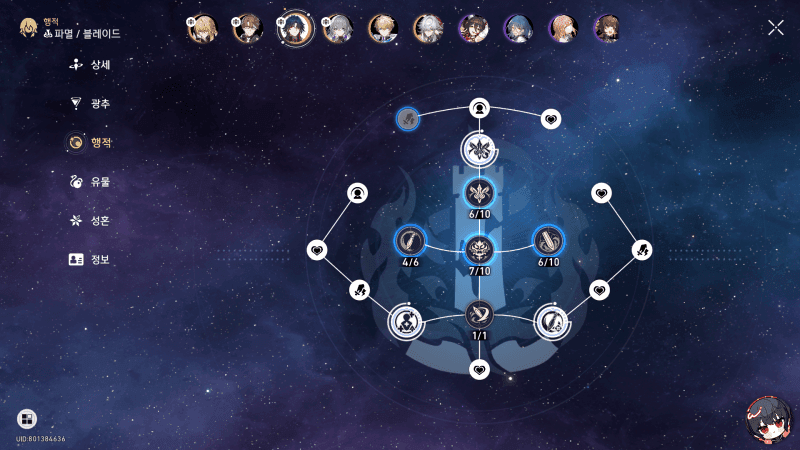The width and height of the screenshot is (800, 450).
Task: Select the large flower-emblem trace node
Action: (x=479, y=150)
